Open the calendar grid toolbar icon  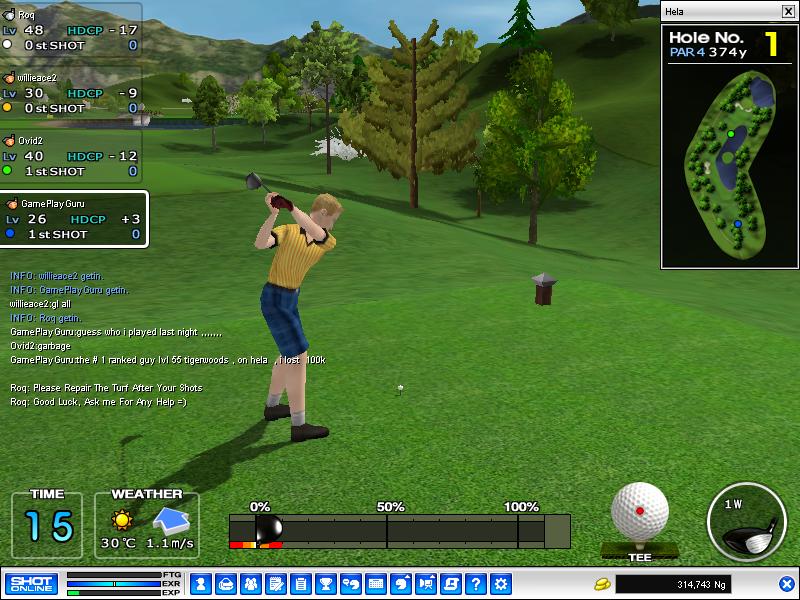(376, 583)
